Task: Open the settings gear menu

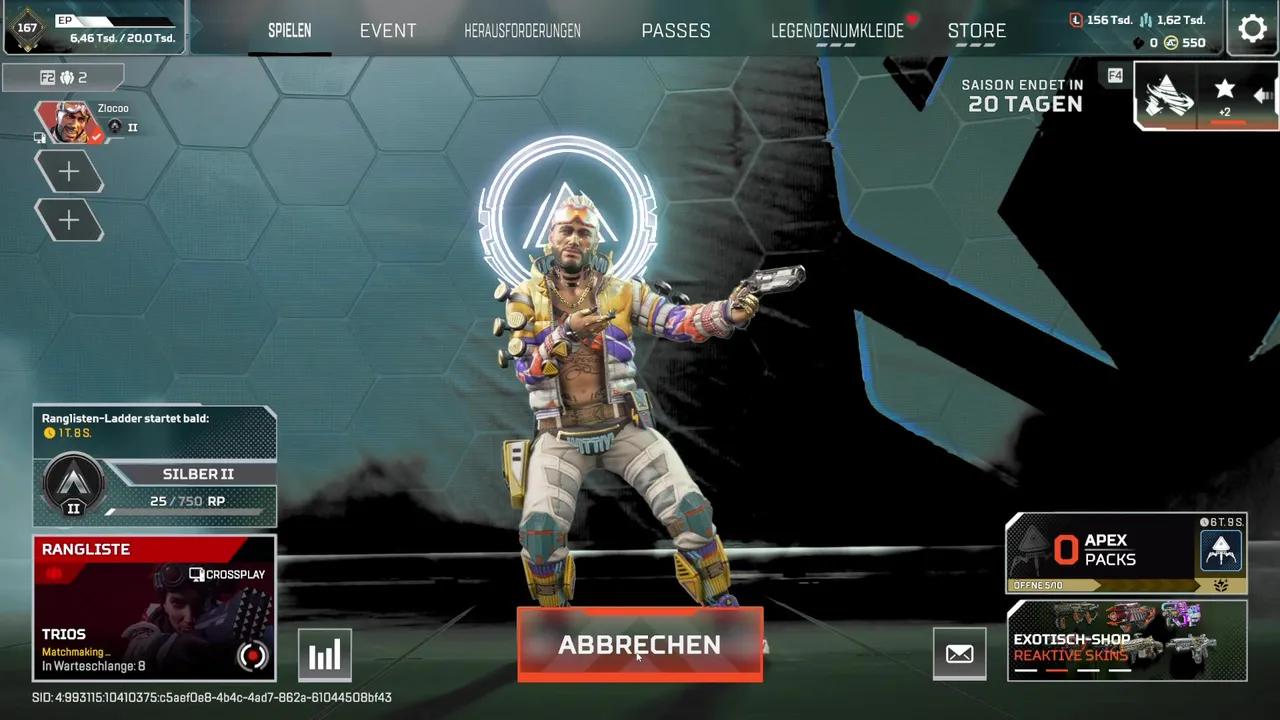Action: point(1252,28)
